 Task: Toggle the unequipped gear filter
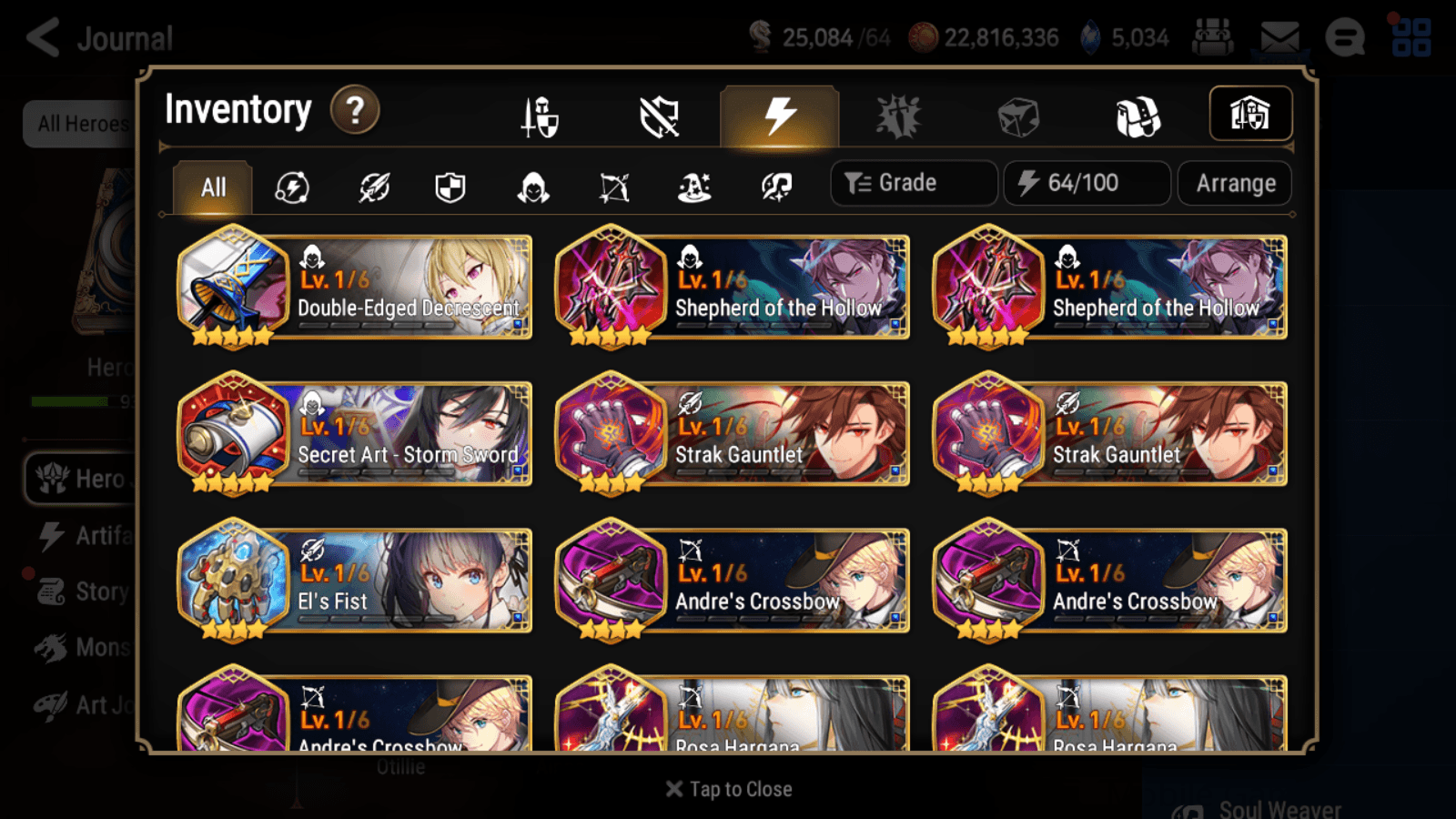tap(660, 116)
